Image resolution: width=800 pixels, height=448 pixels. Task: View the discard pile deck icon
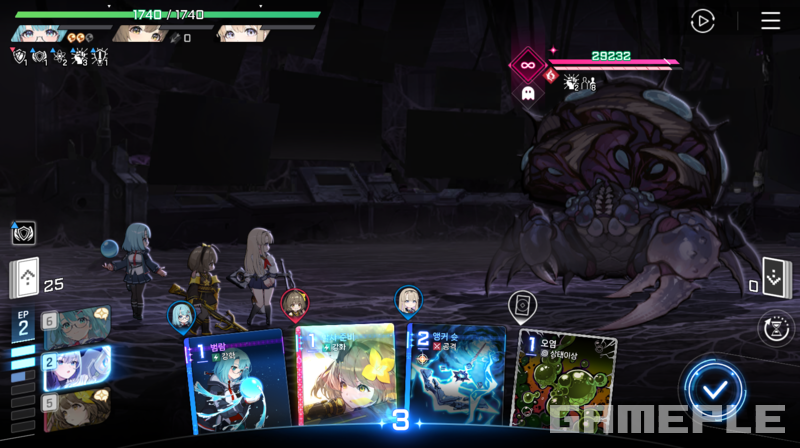point(776,278)
